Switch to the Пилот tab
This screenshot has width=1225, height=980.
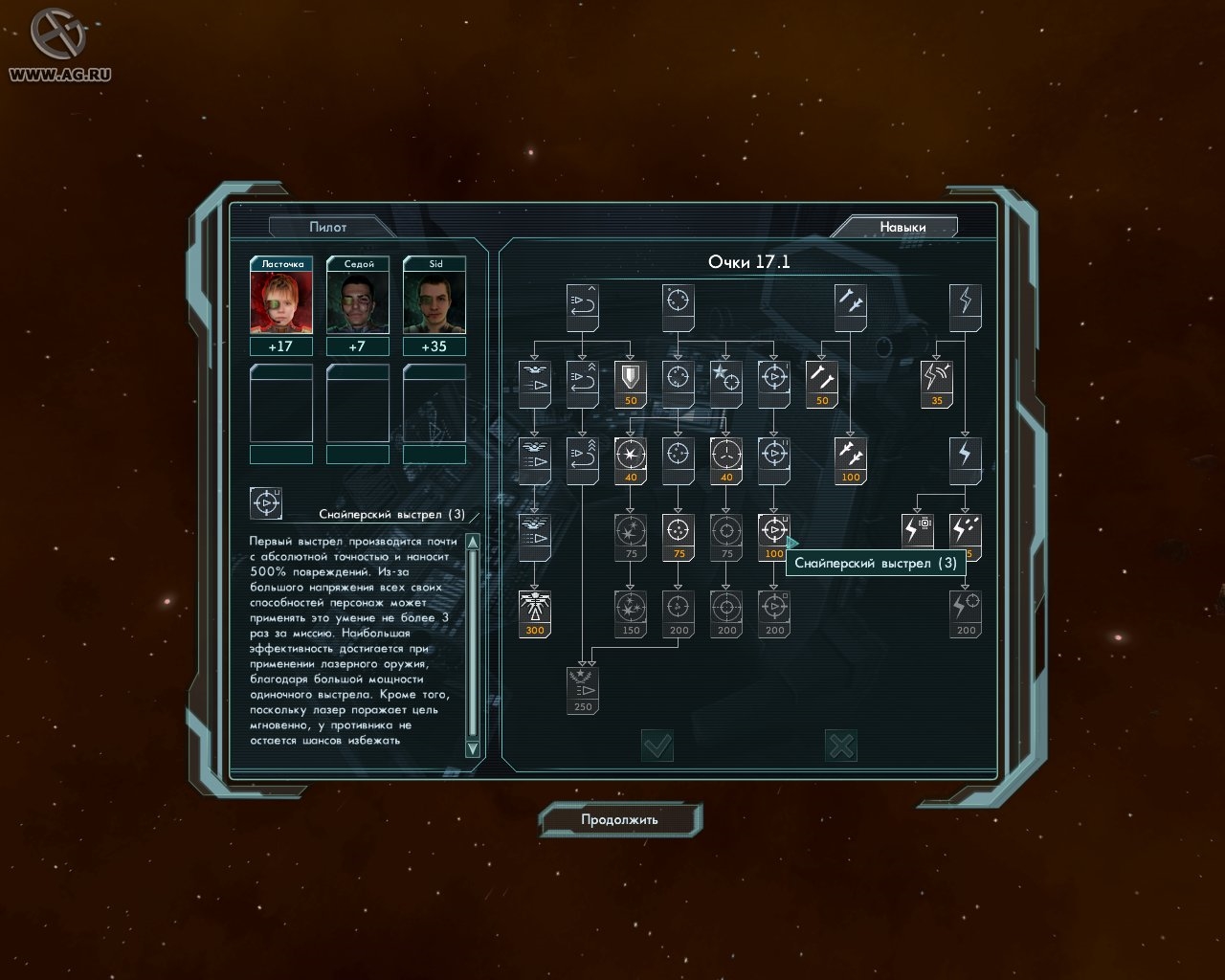pyautogui.click(x=328, y=227)
